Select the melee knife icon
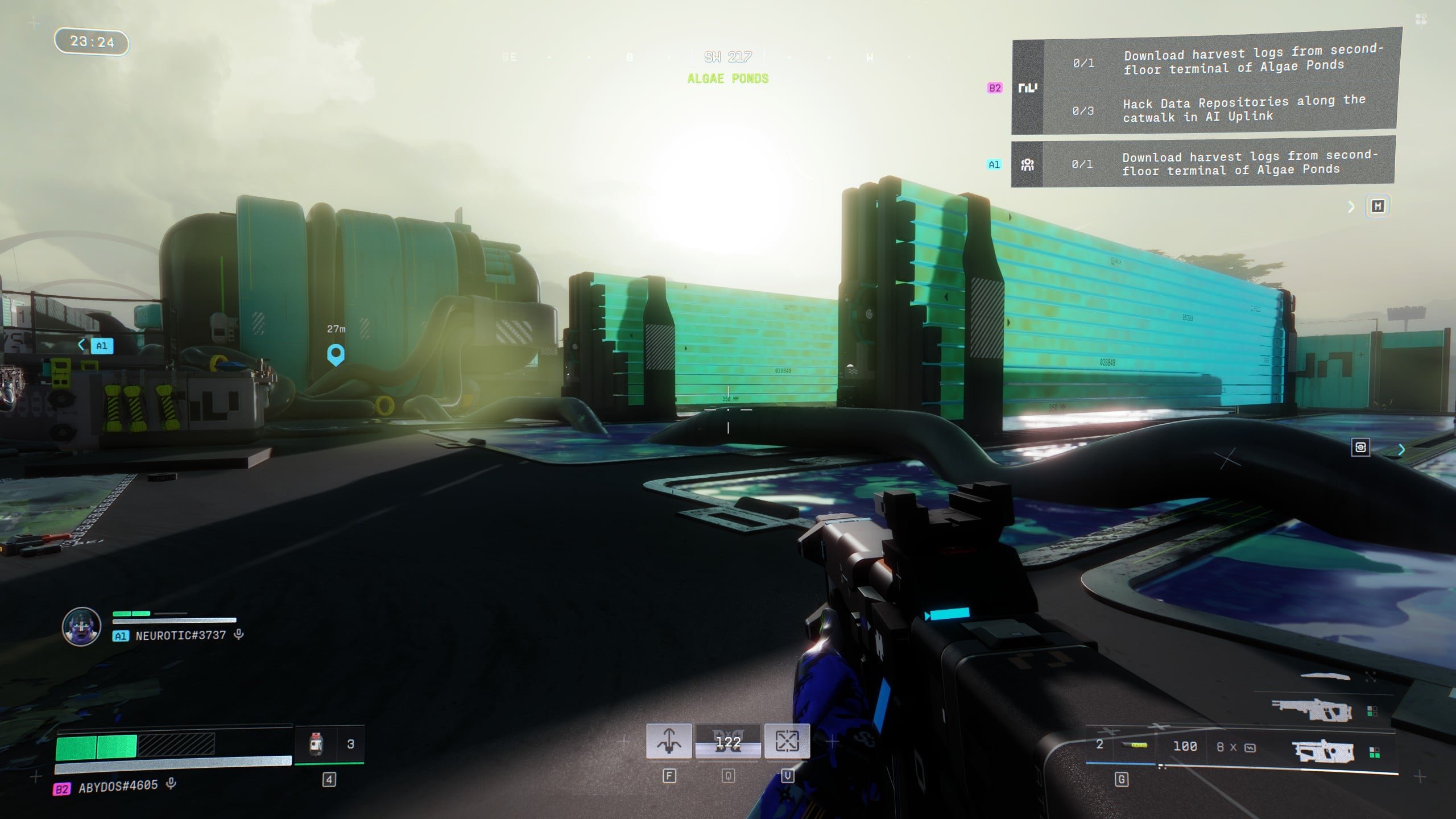The width and height of the screenshot is (1456, 819). tap(1325, 676)
